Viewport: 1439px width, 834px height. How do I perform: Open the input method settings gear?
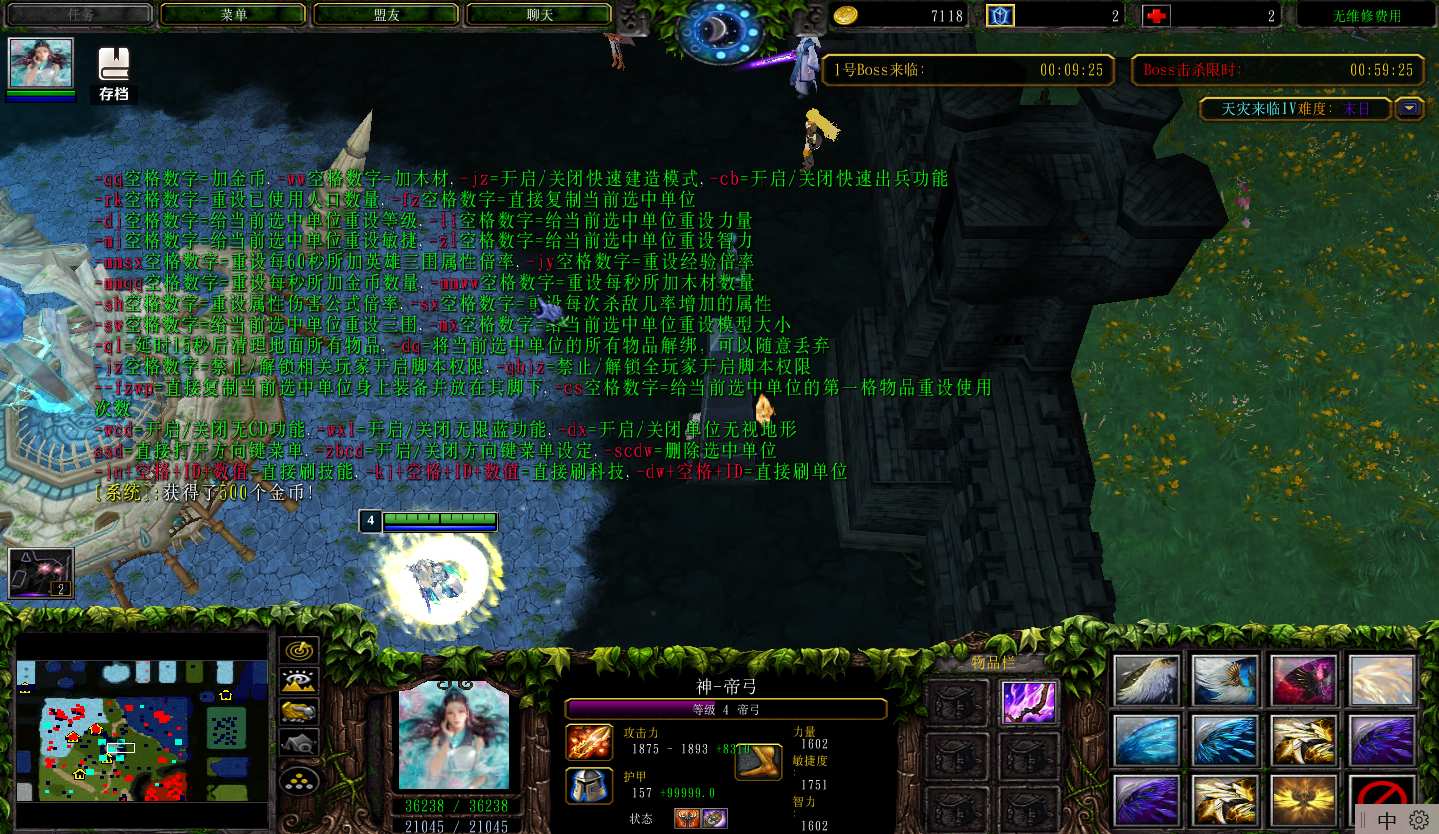pyautogui.click(x=1419, y=820)
